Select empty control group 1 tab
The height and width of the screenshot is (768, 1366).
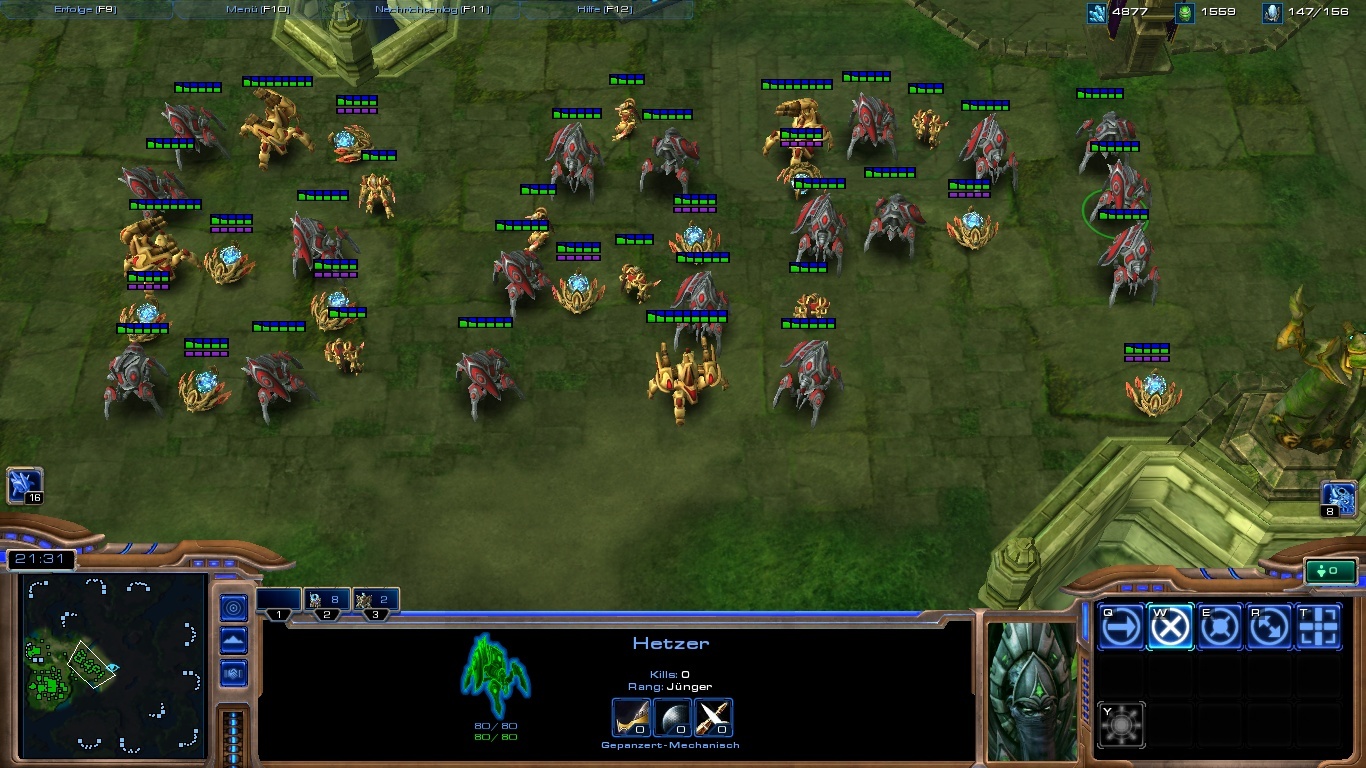click(x=279, y=602)
